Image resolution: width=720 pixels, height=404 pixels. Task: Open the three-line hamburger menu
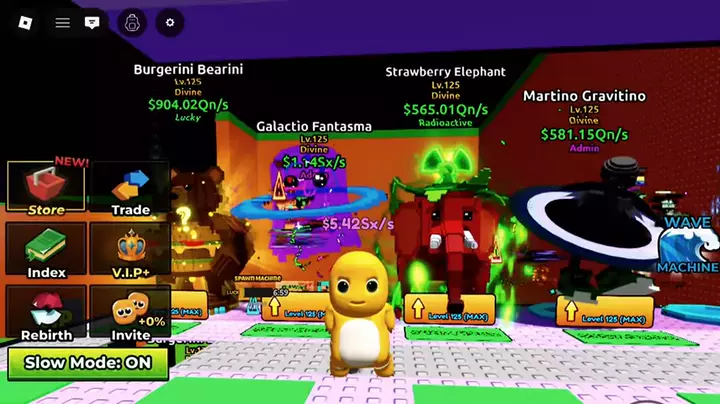tap(63, 22)
